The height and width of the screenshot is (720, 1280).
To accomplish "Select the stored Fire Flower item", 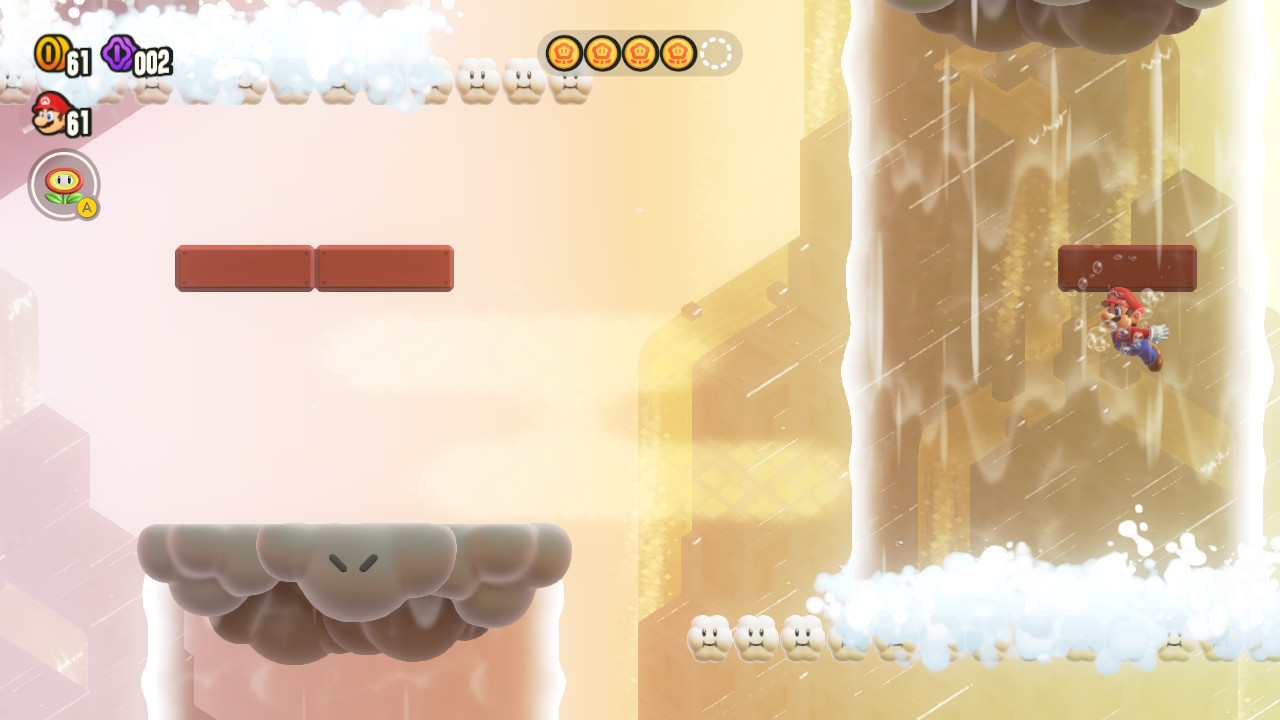I will click(64, 185).
